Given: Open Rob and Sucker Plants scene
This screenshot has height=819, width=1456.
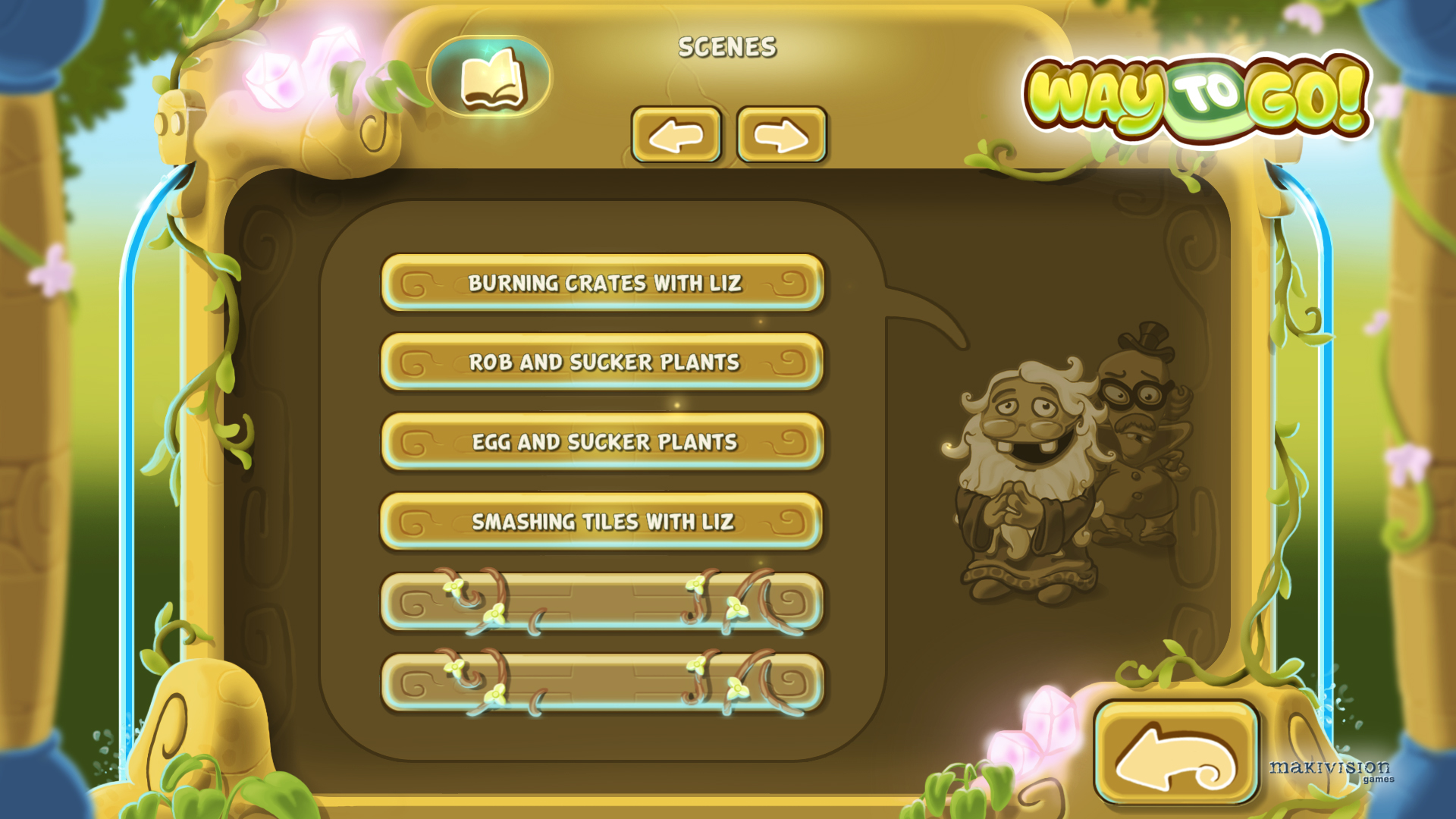Looking at the screenshot, I should 603,362.
